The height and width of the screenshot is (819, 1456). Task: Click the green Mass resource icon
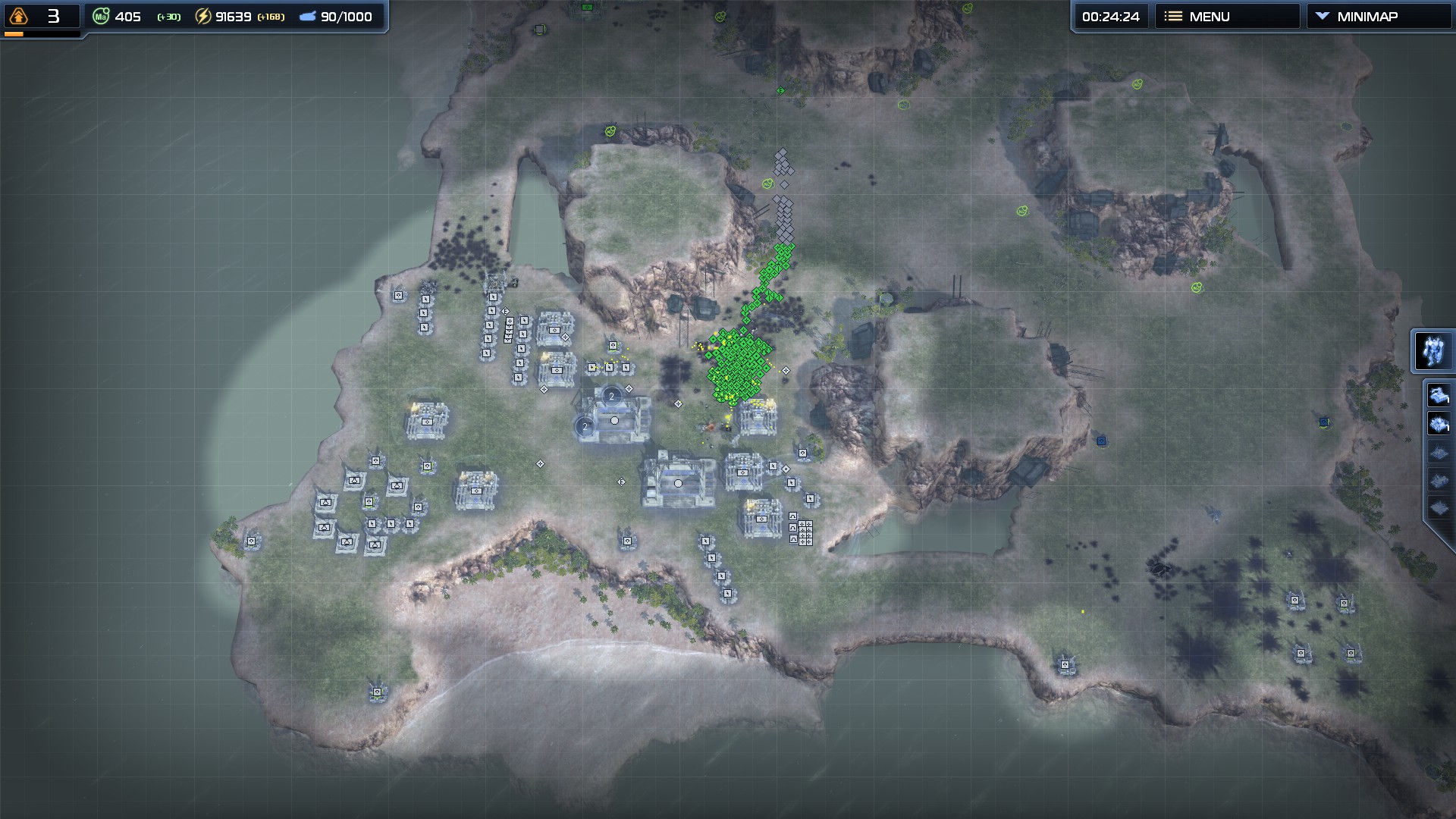point(99,15)
